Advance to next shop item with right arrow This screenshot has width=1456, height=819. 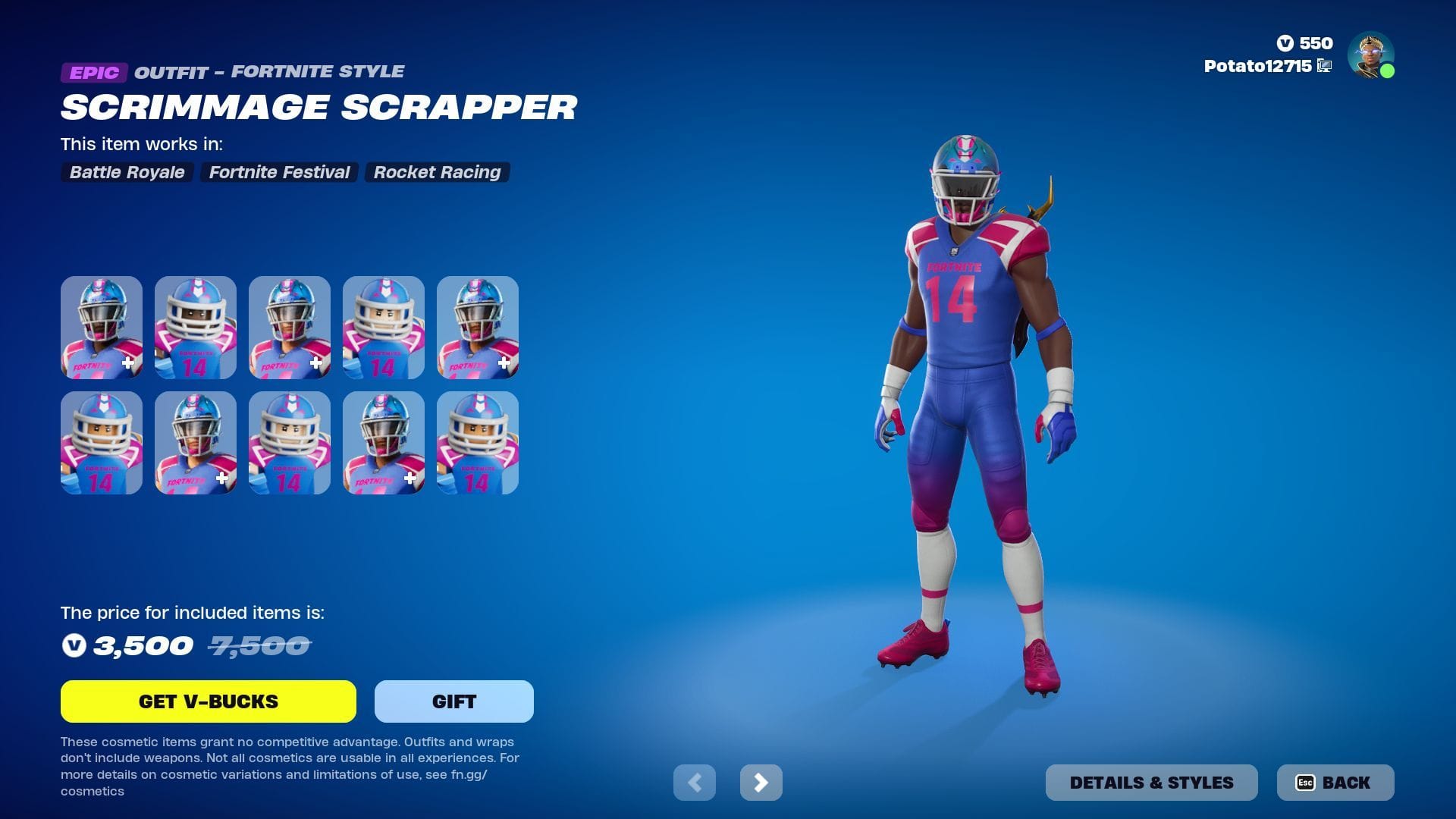click(761, 782)
